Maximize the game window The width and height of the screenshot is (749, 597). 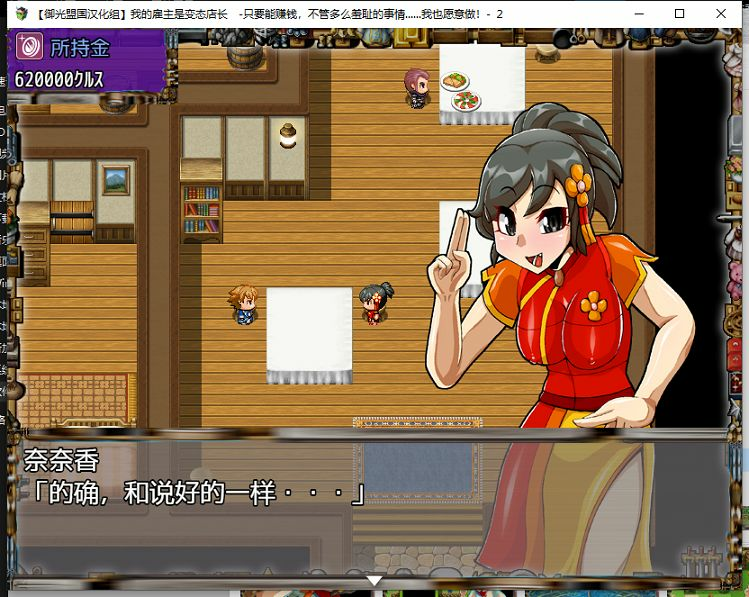point(679,14)
